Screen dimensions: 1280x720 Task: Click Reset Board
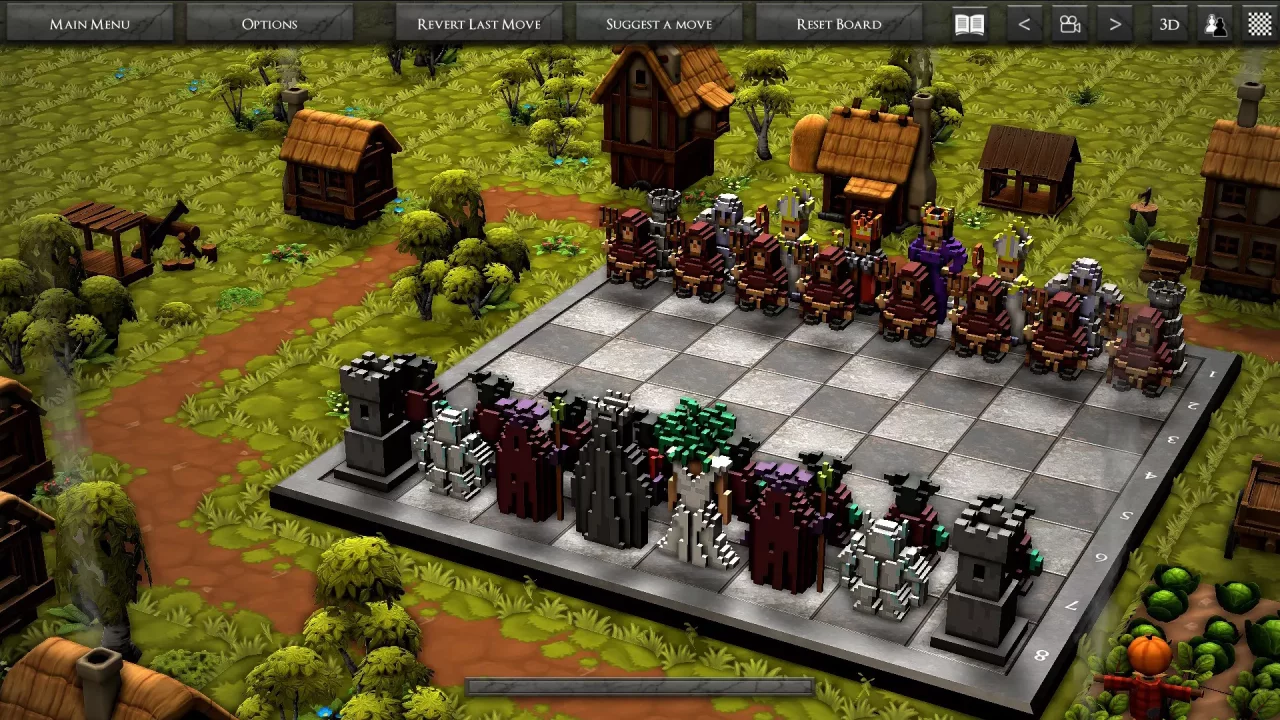(x=837, y=23)
